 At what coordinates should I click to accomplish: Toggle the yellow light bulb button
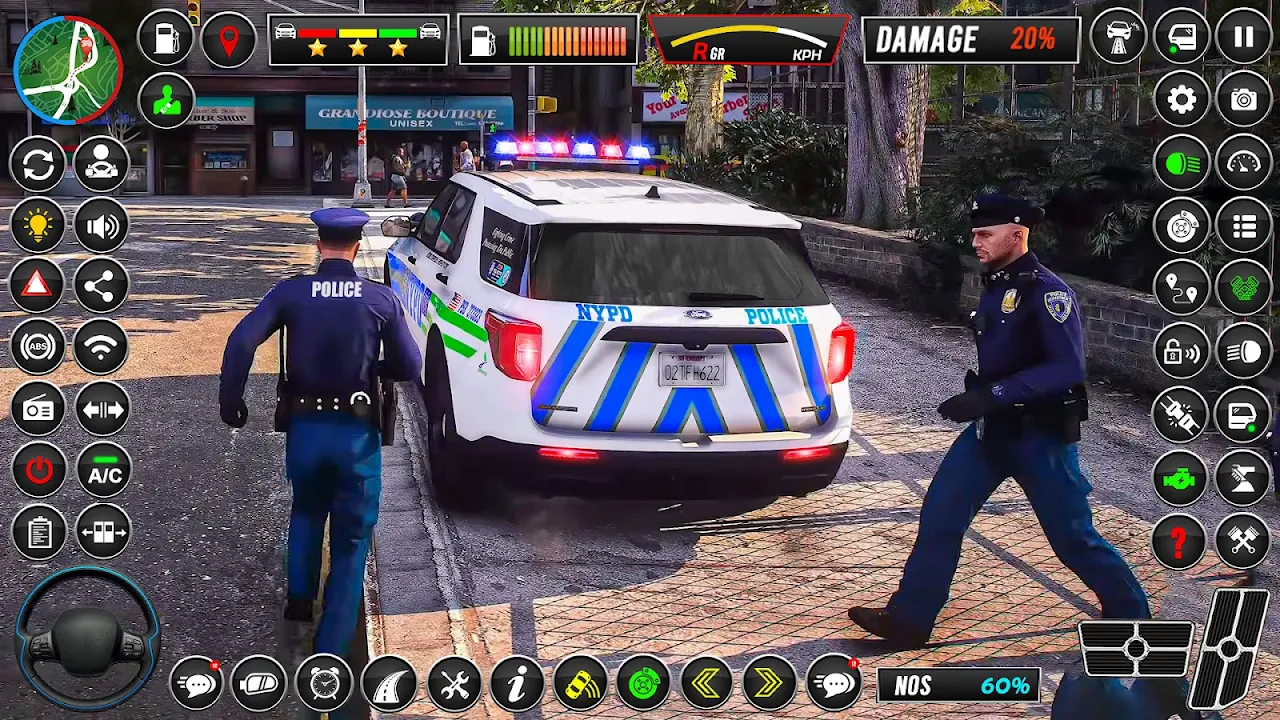pos(38,226)
